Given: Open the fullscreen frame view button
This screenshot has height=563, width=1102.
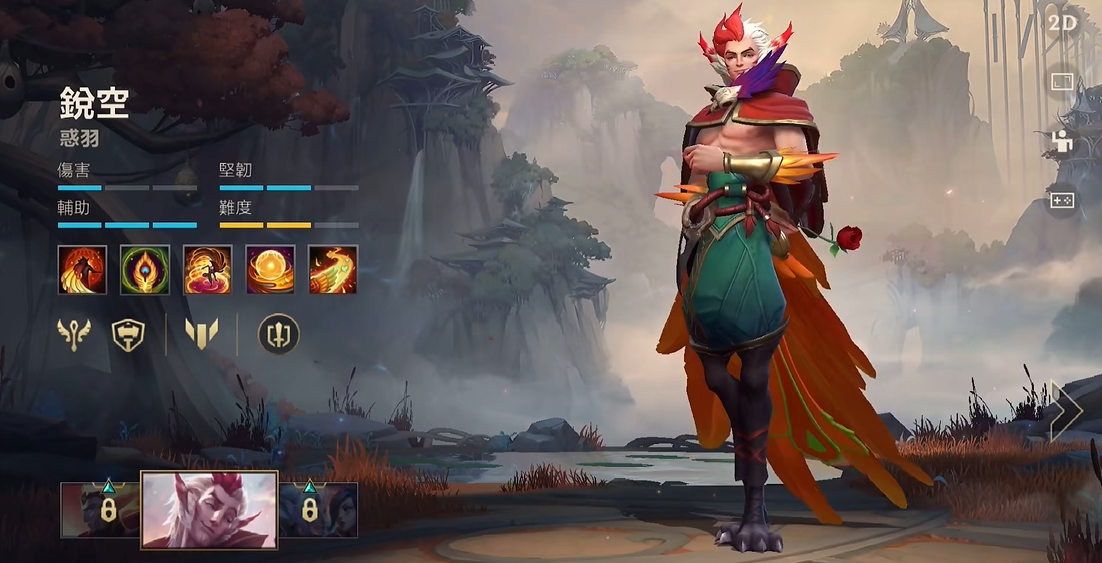Looking at the screenshot, I should point(1062,82).
